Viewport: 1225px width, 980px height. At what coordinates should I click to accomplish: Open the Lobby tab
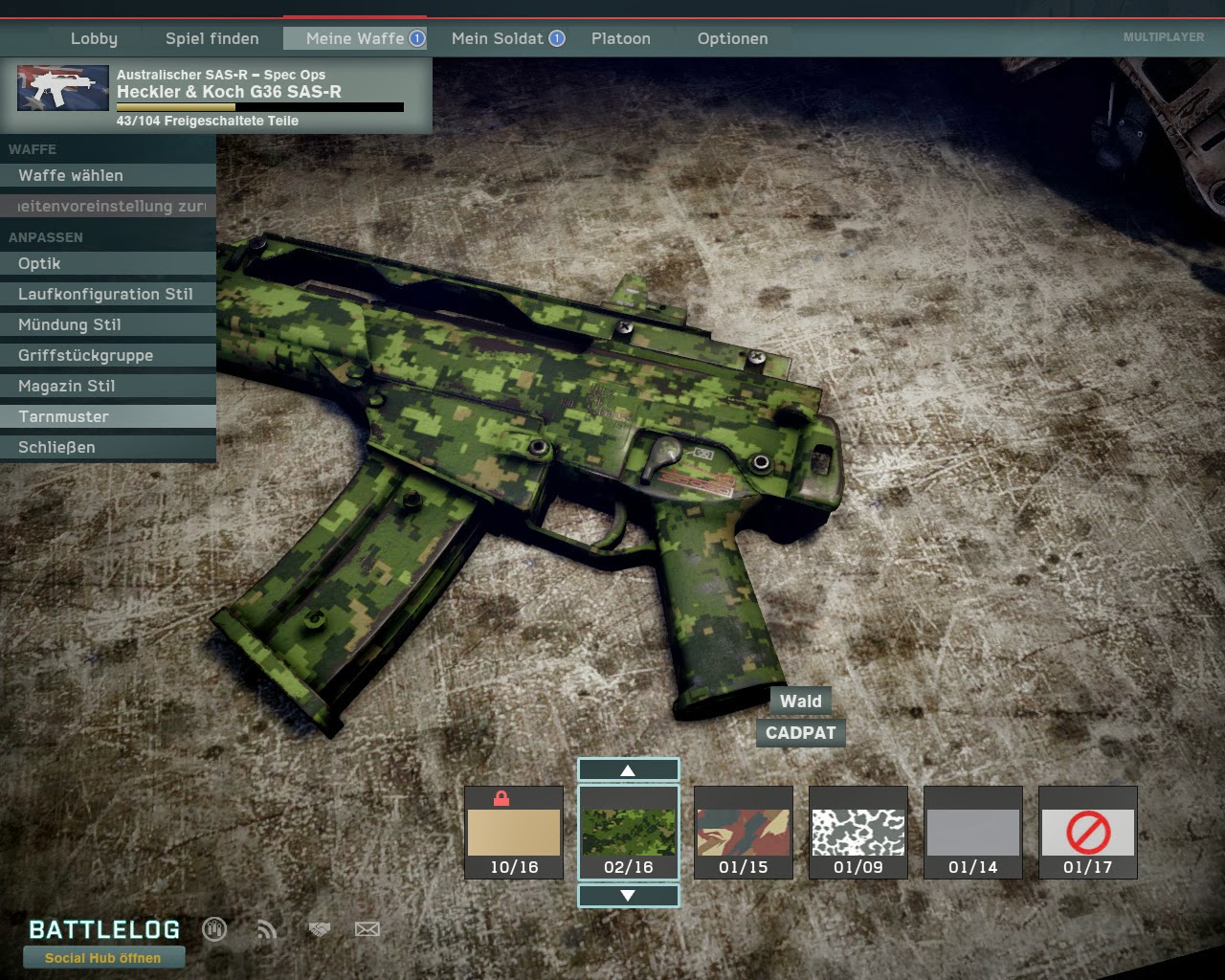point(94,38)
